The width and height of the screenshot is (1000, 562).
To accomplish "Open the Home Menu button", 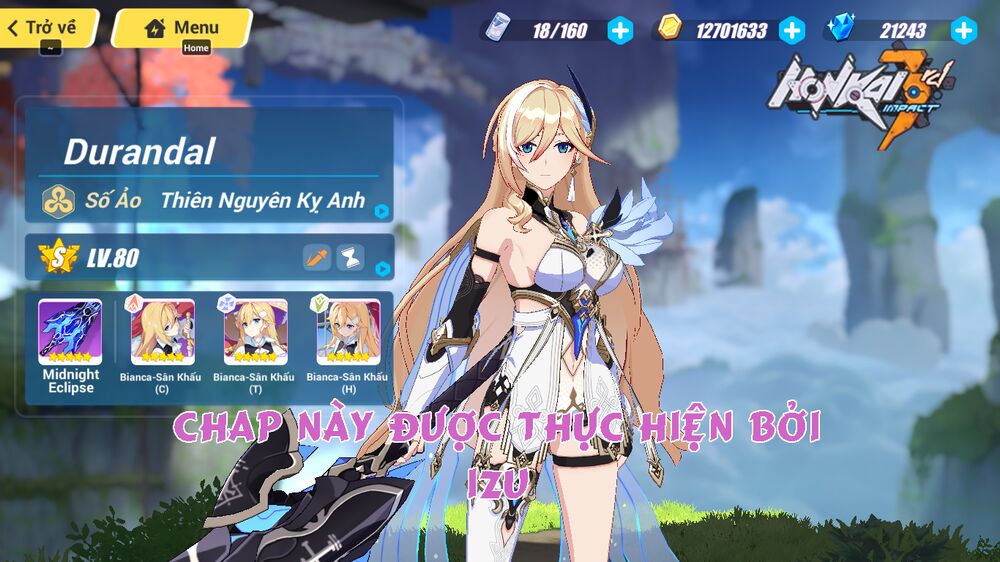I will pyautogui.click(x=181, y=27).
